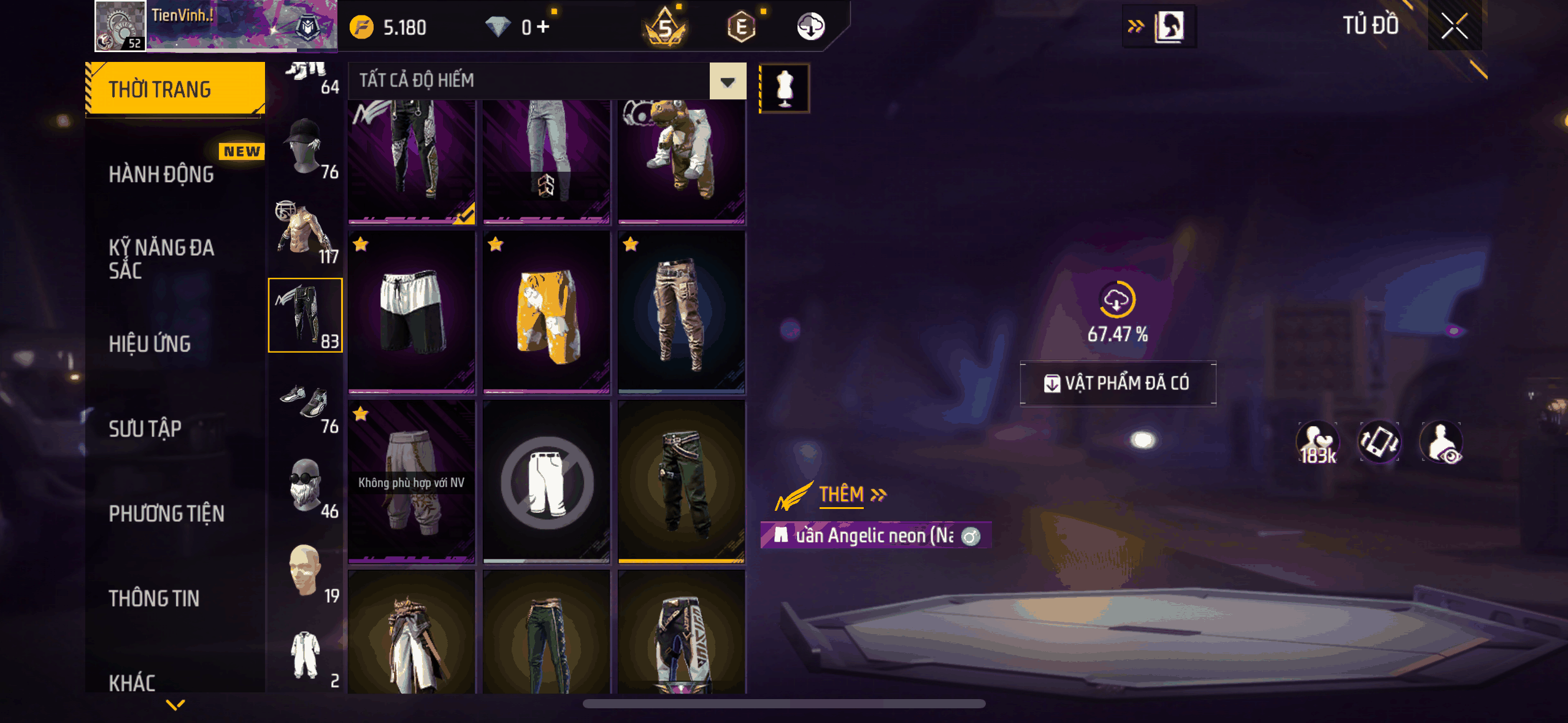Viewport: 1568px width, 723px height.
Task: Select the shoes category icon
Action: pos(306,402)
